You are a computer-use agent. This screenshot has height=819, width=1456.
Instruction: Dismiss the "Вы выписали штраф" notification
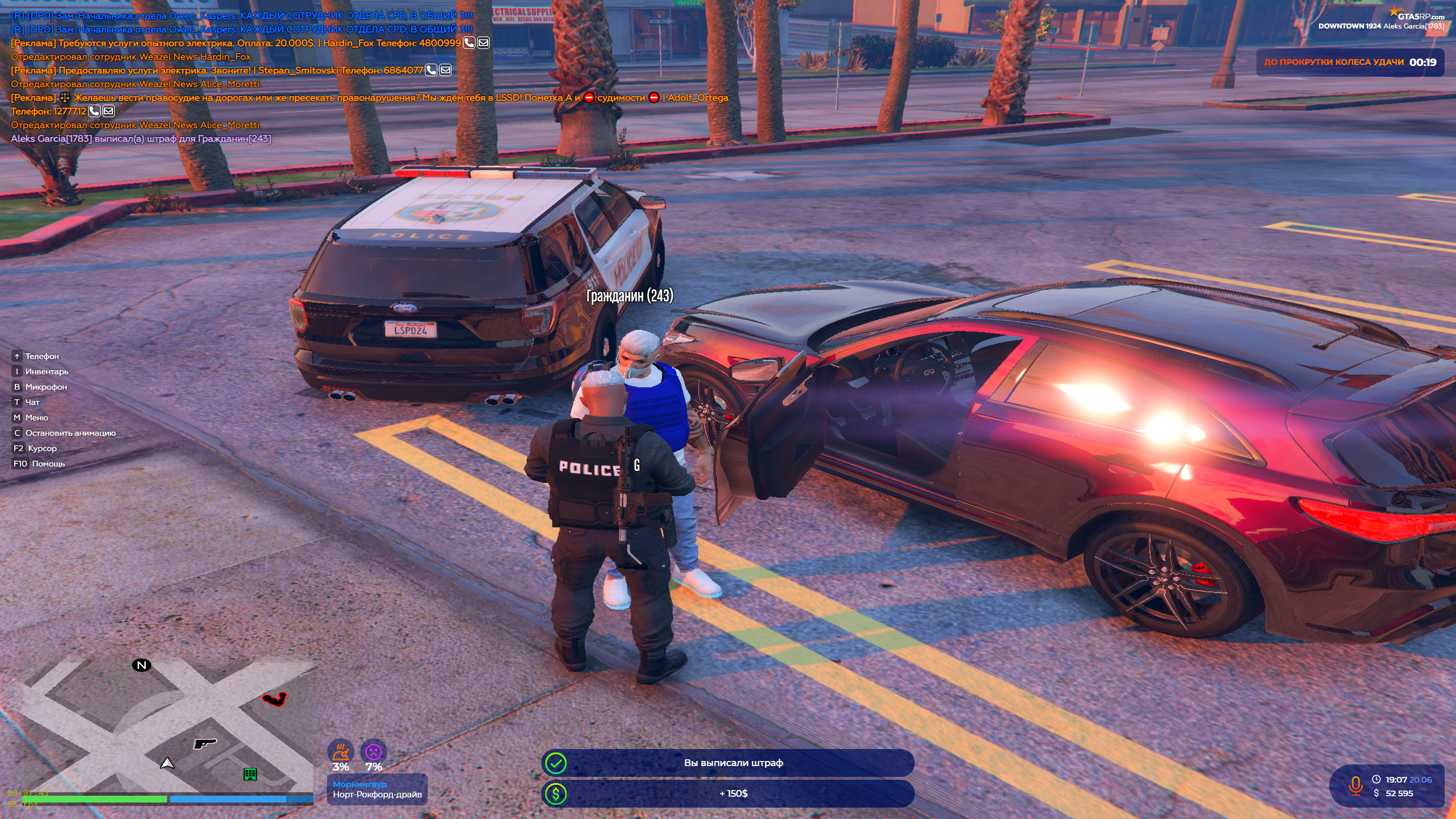[x=728, y=763]
